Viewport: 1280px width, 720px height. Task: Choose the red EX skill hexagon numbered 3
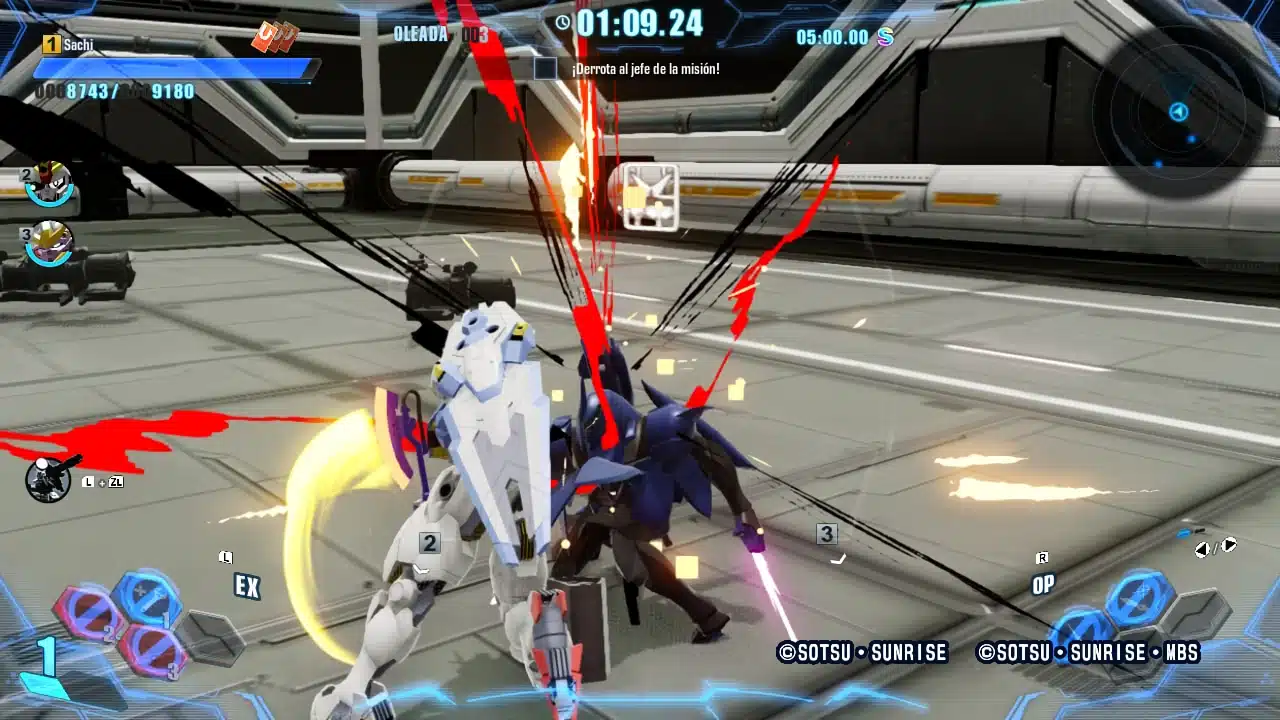[x=151, y=651]
